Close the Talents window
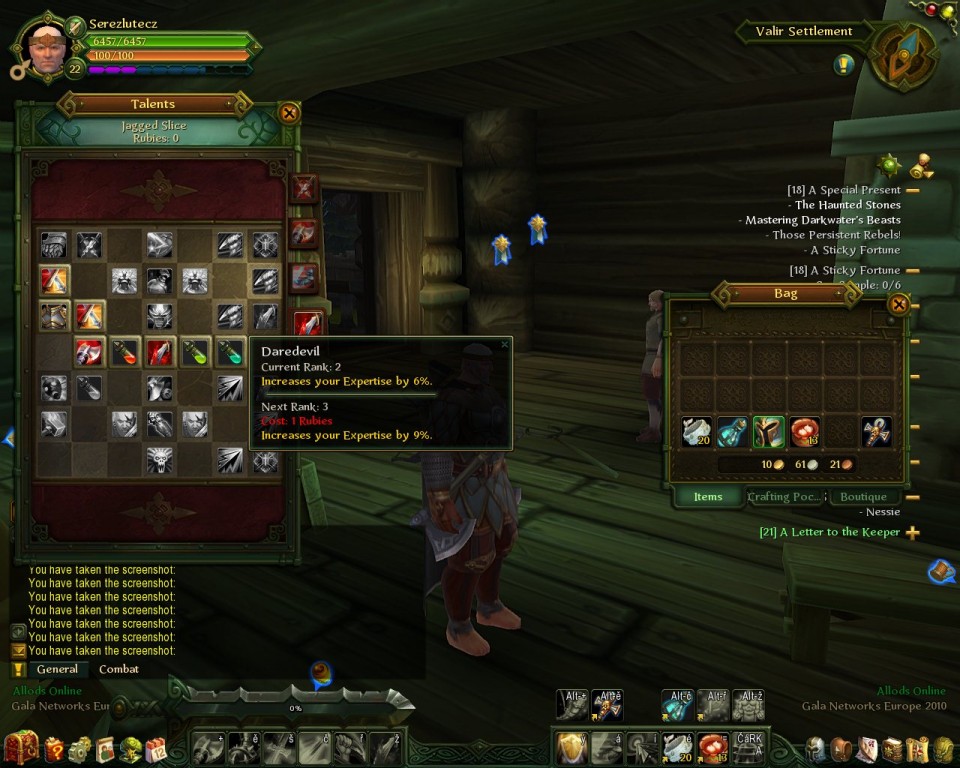The image size is (960, 768). tap(289, 113)
